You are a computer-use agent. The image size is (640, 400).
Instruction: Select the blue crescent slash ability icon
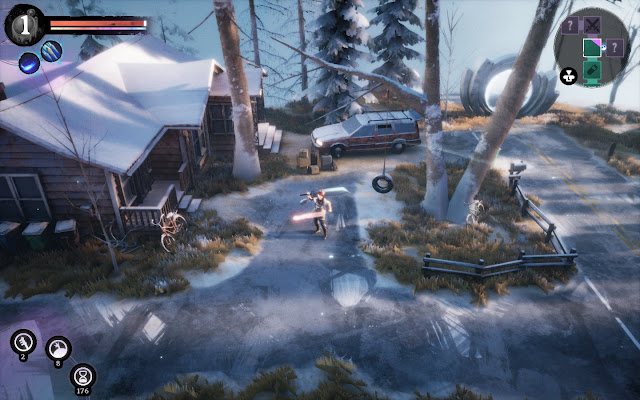tap(29, 63)
